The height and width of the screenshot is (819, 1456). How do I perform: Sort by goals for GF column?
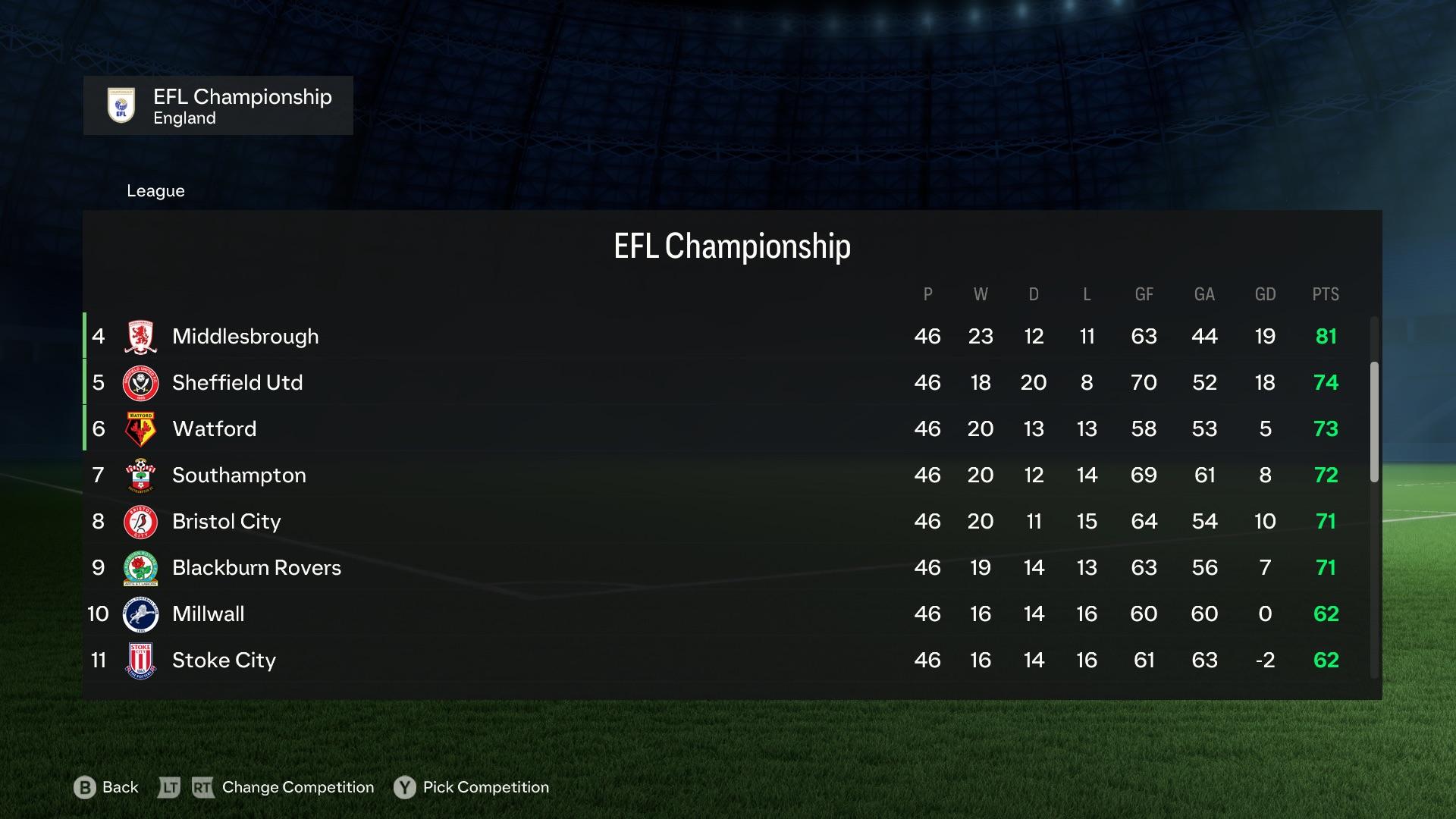[x=1144, y=294]
